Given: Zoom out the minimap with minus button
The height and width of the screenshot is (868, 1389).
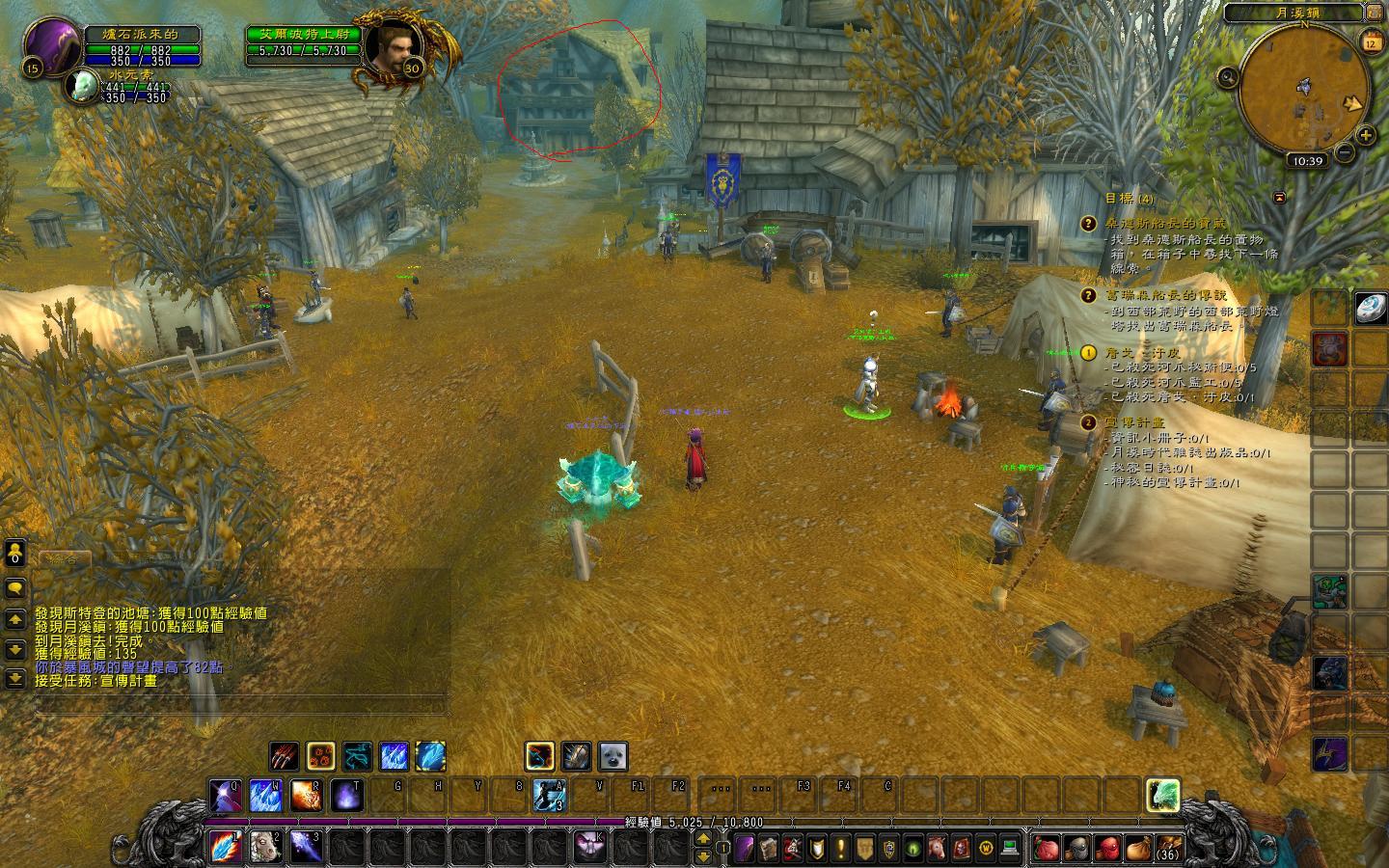Looking at the screenshot, I should pyautogui.click(x=1344, y=152).
